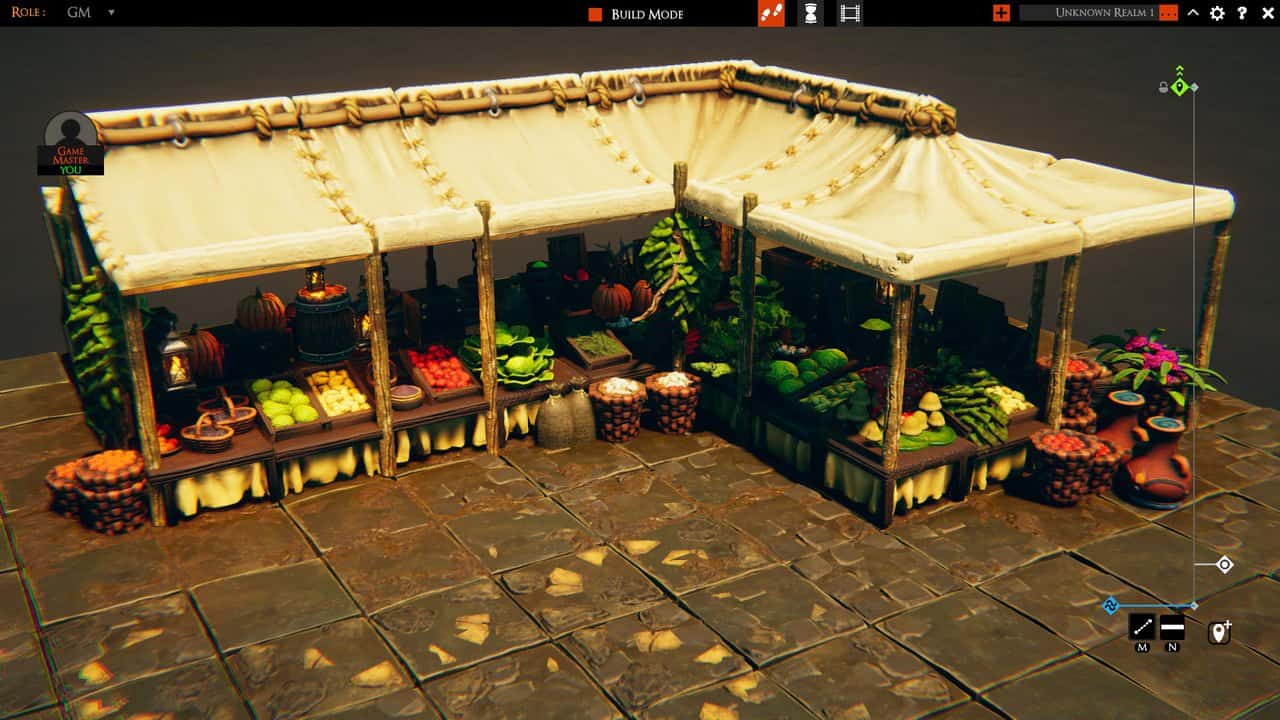Click the question mark help icon
Image resolution: width=1280 pixels, height=720 pixels.
[1242, 15]
